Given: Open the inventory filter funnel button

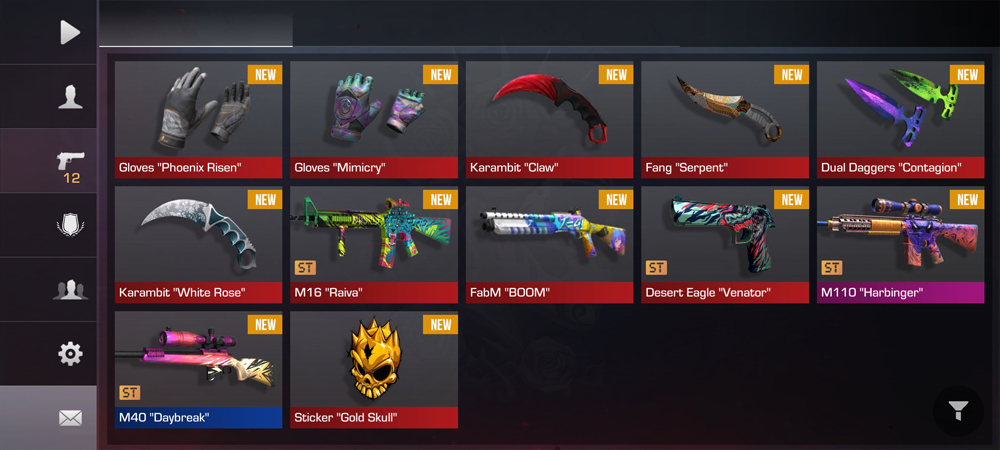Looking at the screenshot, I should tap(958, 410).
